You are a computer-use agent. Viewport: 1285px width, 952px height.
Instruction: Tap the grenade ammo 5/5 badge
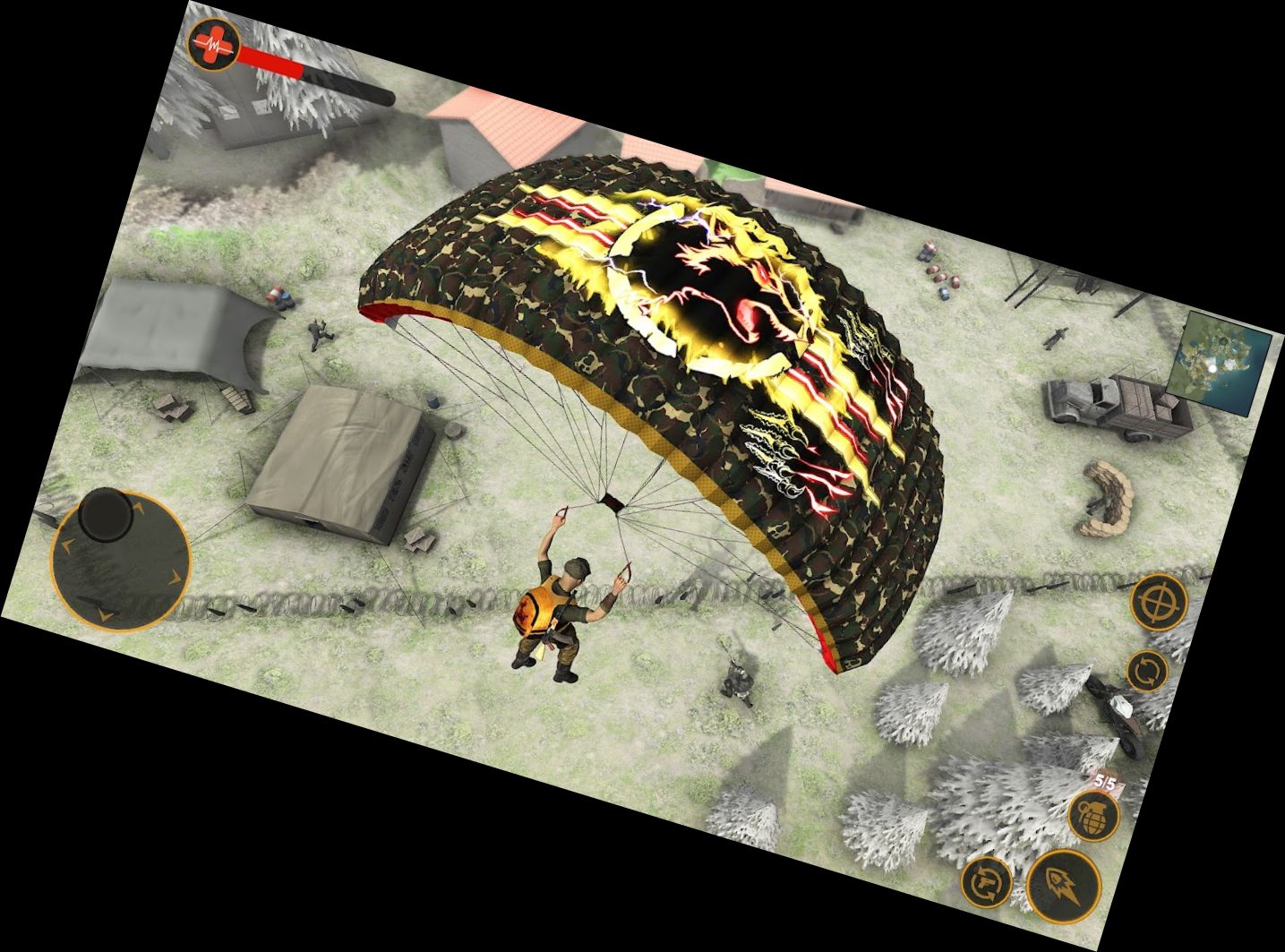(1103, 782)
